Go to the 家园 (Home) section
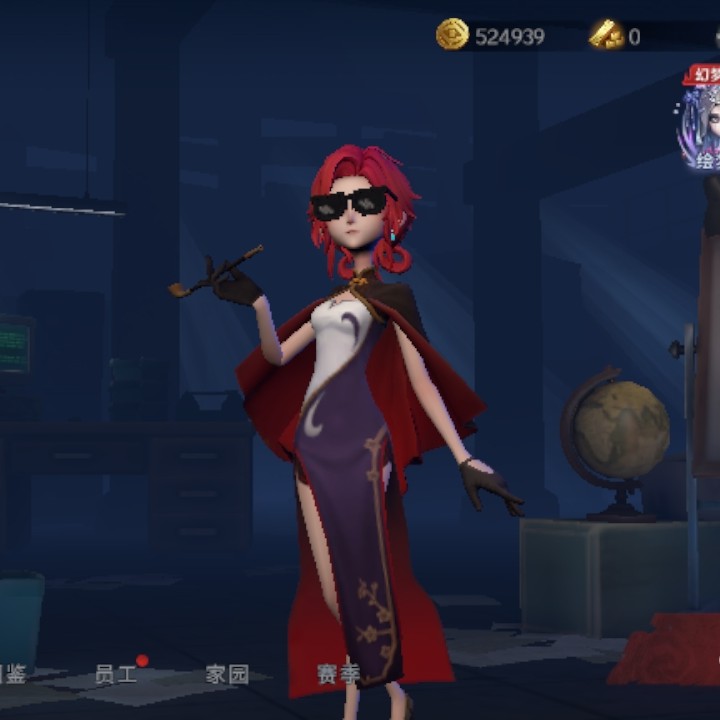This screenshot has height=720, width=720. pyautogui.click(x=227, y=674)
